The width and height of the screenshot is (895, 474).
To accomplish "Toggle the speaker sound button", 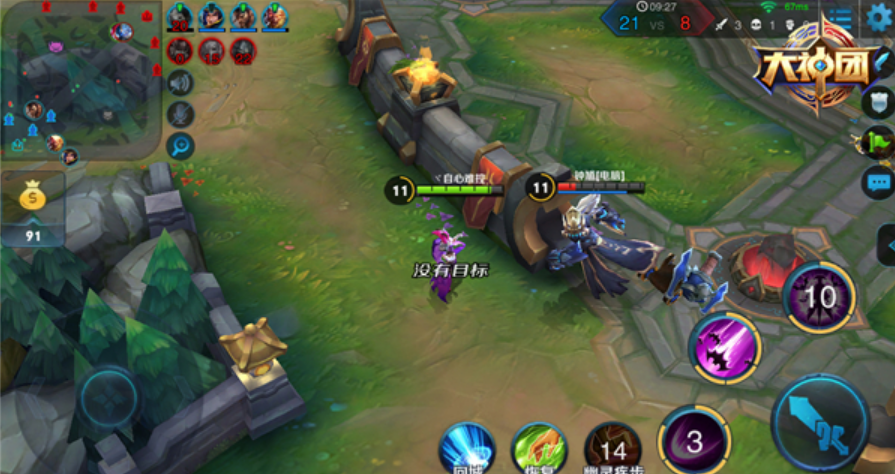I will coord(181,83).
